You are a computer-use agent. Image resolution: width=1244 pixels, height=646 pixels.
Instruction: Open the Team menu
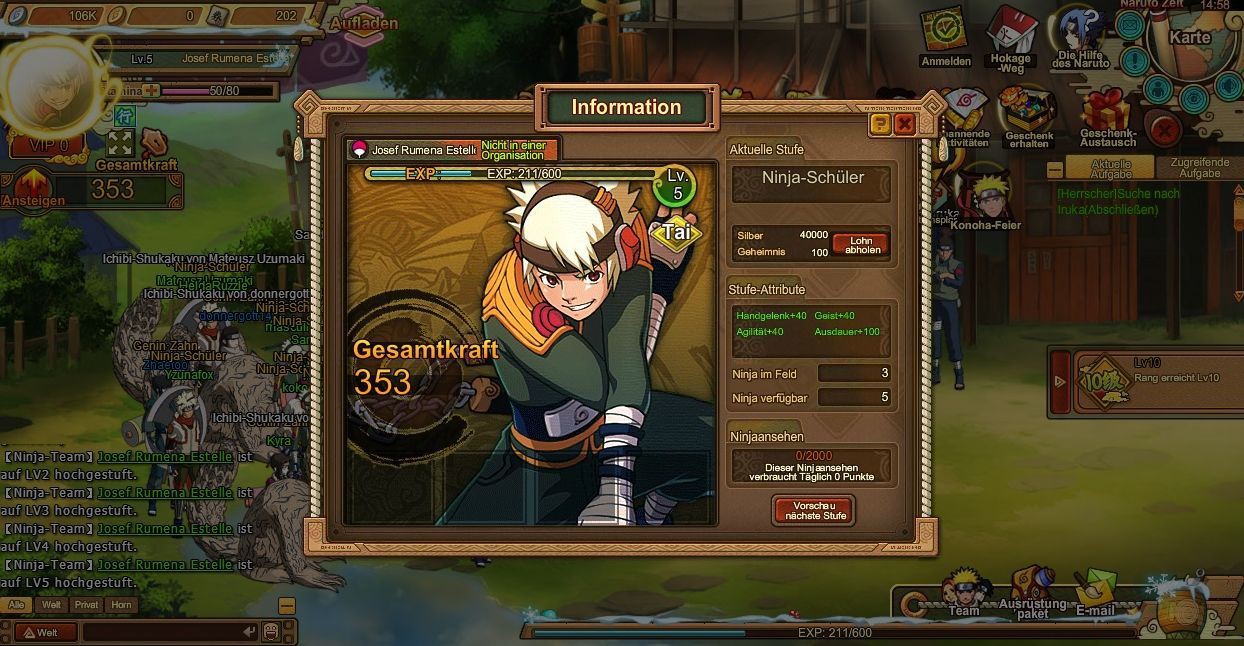[x=964, y=592]
